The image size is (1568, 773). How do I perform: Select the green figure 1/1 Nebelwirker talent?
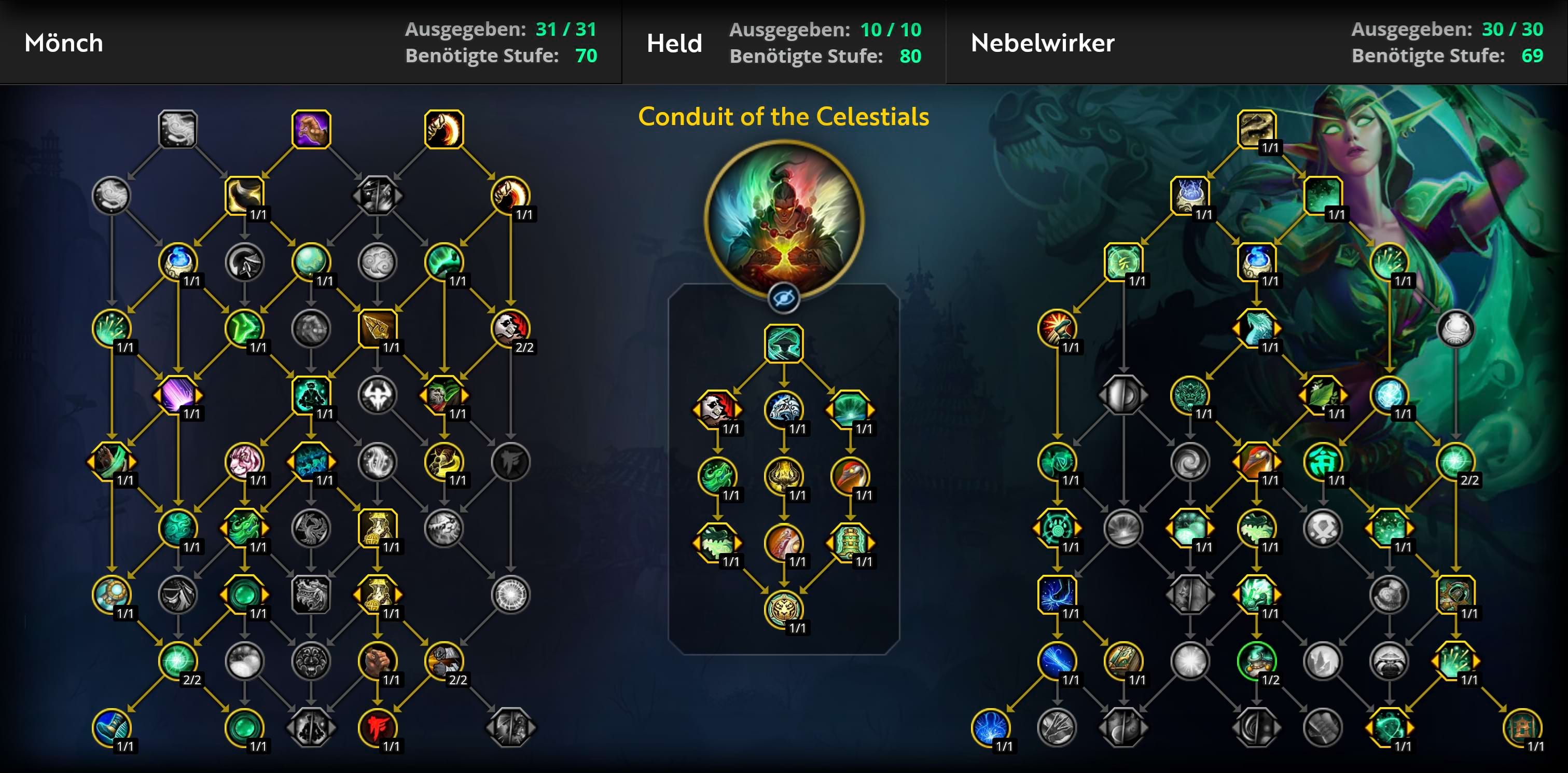pyautogui.click(x=1323, y=461)
